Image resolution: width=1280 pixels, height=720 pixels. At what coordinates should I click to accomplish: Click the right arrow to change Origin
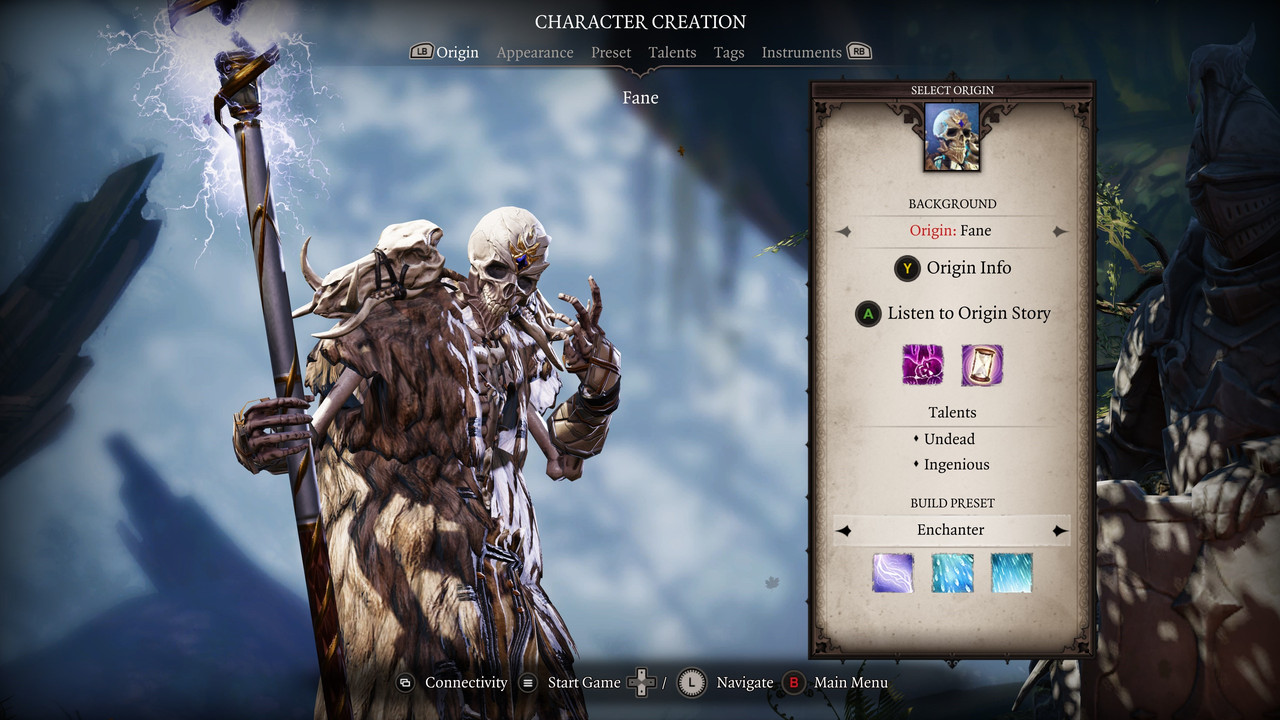point(1060,230)
